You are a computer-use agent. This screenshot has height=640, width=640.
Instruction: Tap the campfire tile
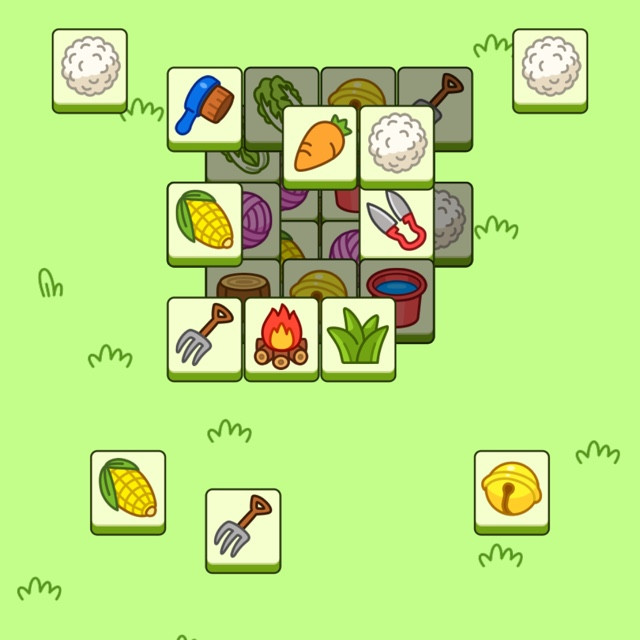(281, 337)
